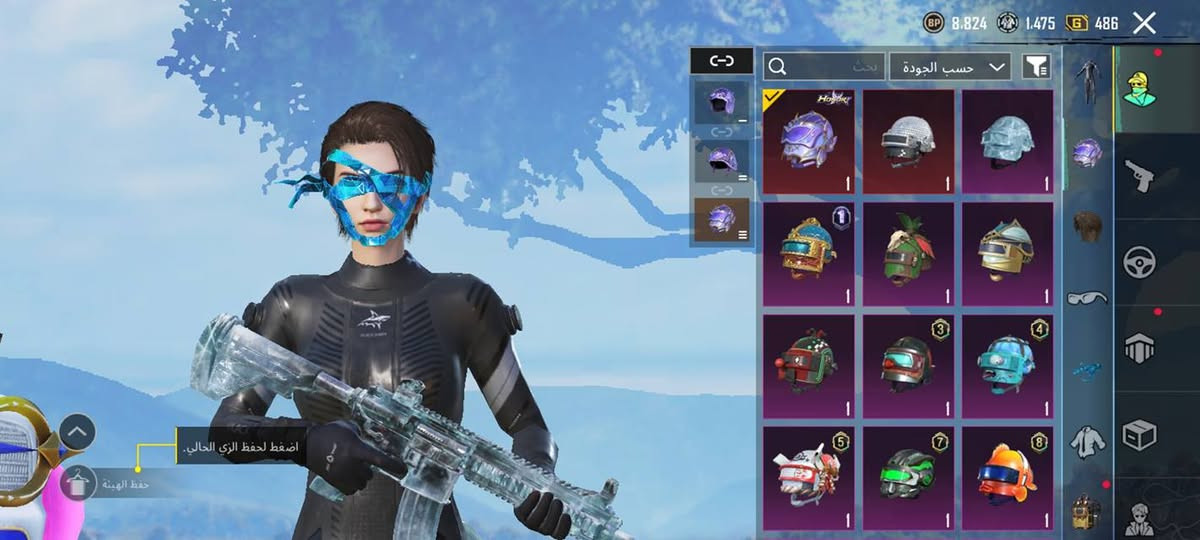Select the shirt clothing category
The height and width of the screenshot is (540, 1200).
point(1087,441)
